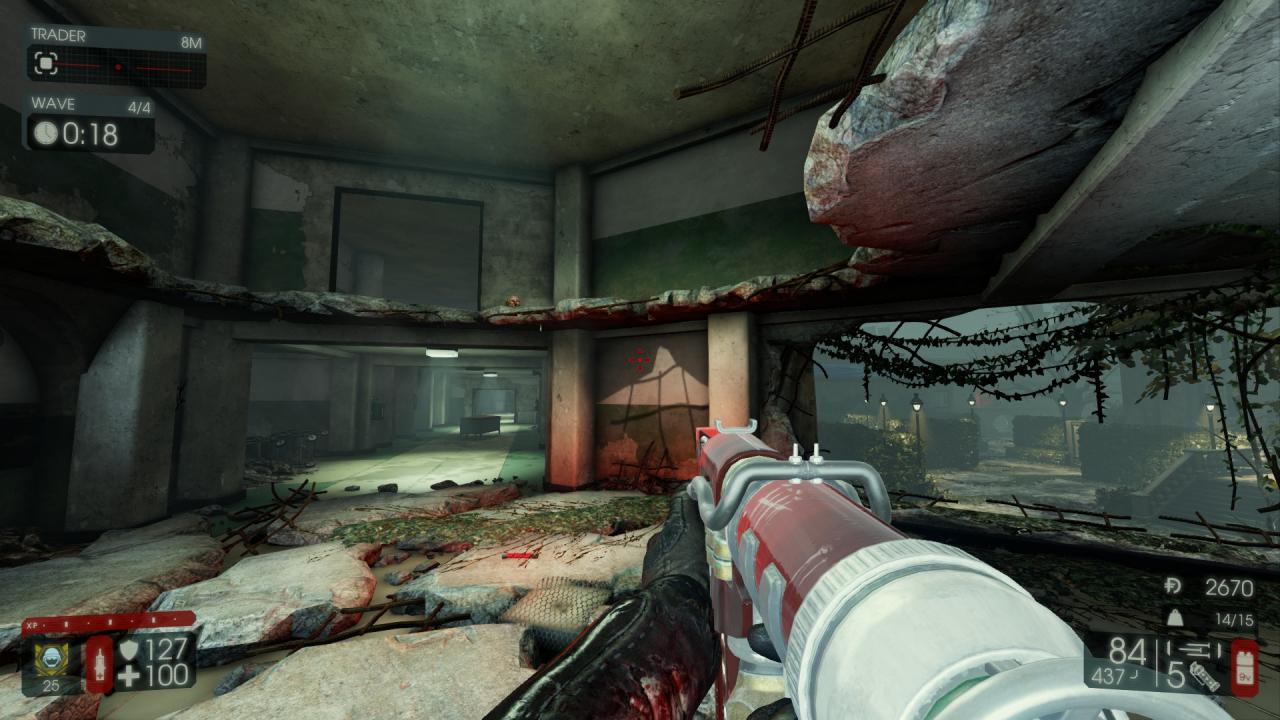
Task: Select the perk badge icon
Action: click(x=46, y=658)
